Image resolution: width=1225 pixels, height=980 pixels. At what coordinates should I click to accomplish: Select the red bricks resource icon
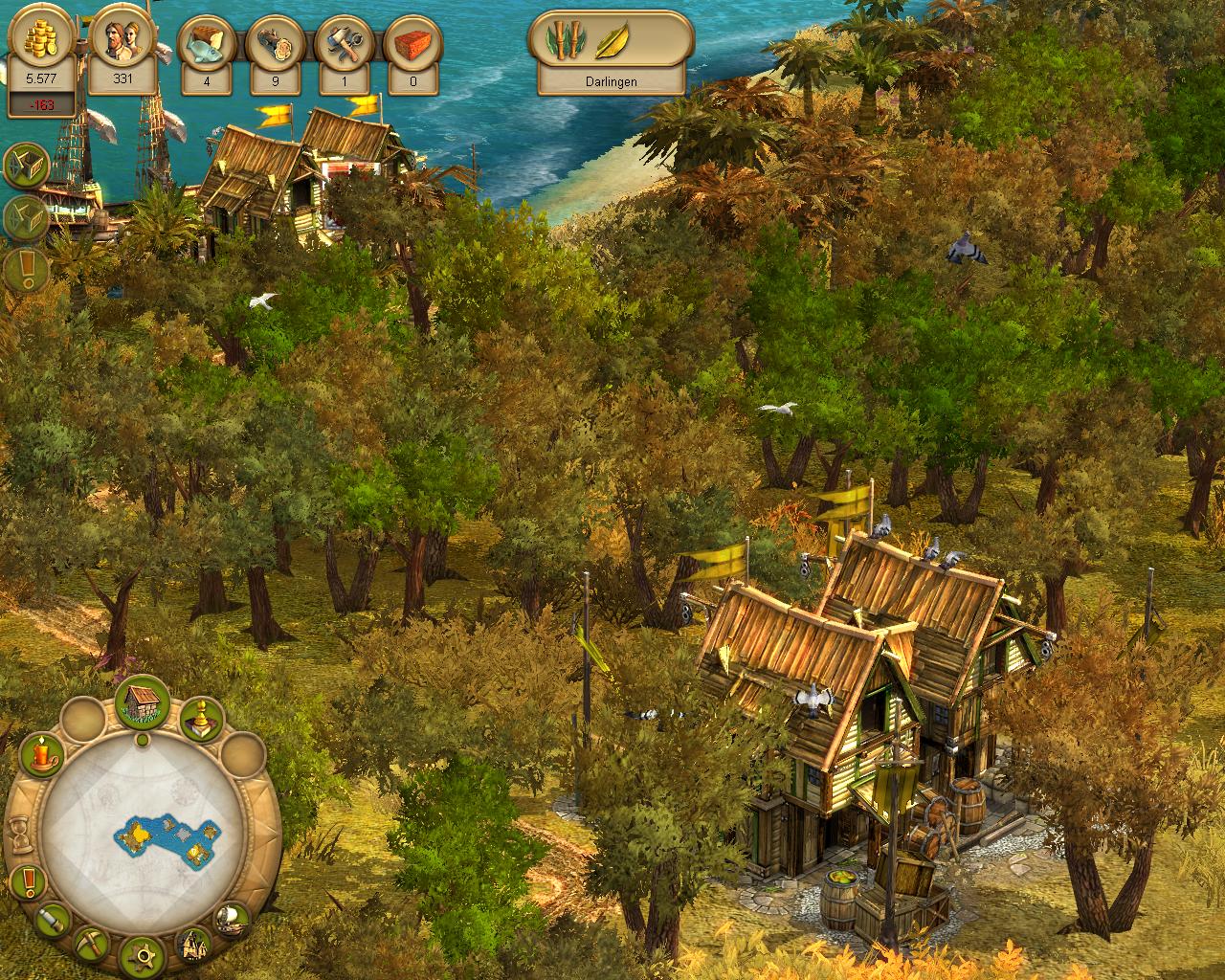point(412,45)
